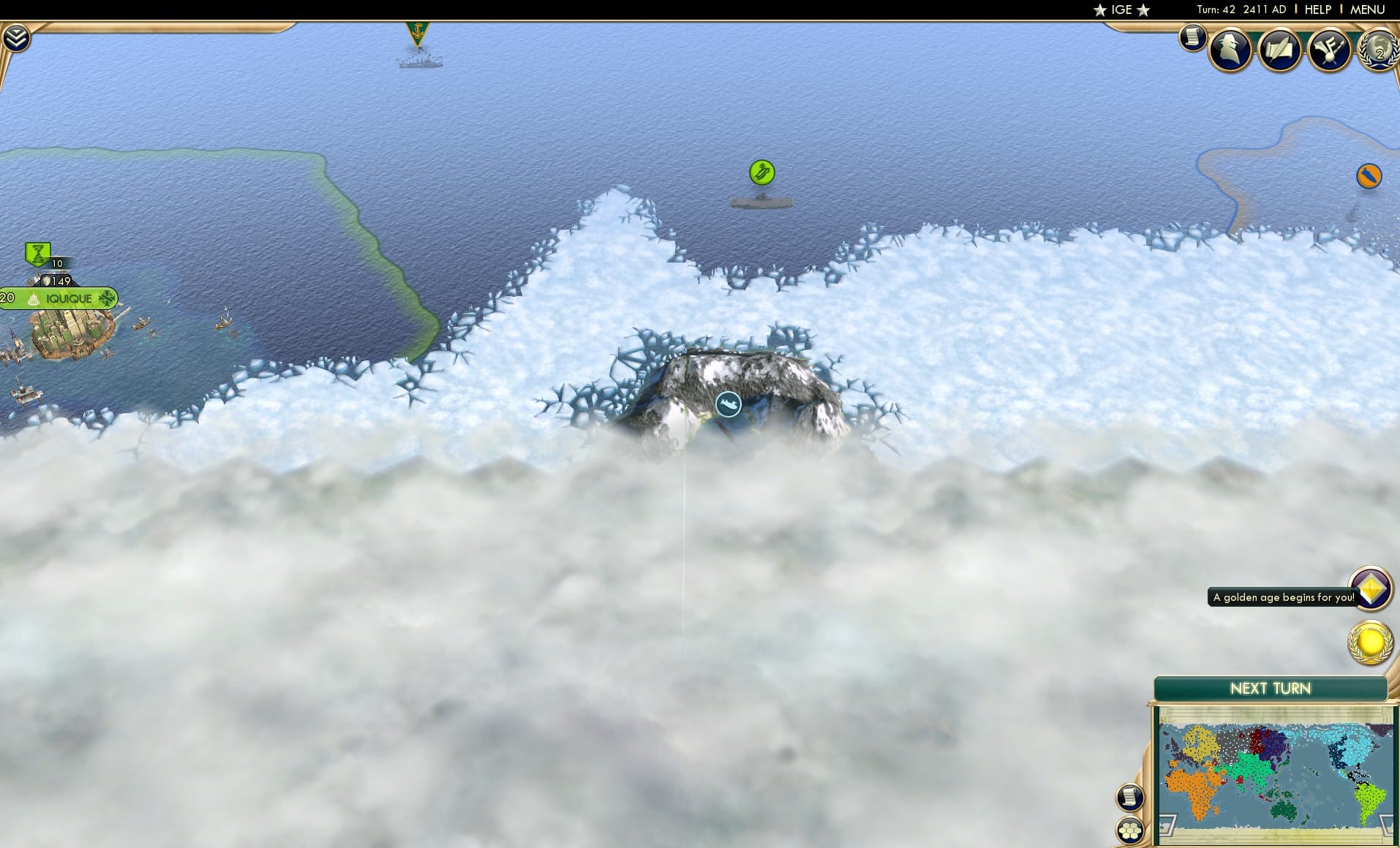Click HELP in the top bar
This screenshot has width=1400, height=848.
[1317, 10]
